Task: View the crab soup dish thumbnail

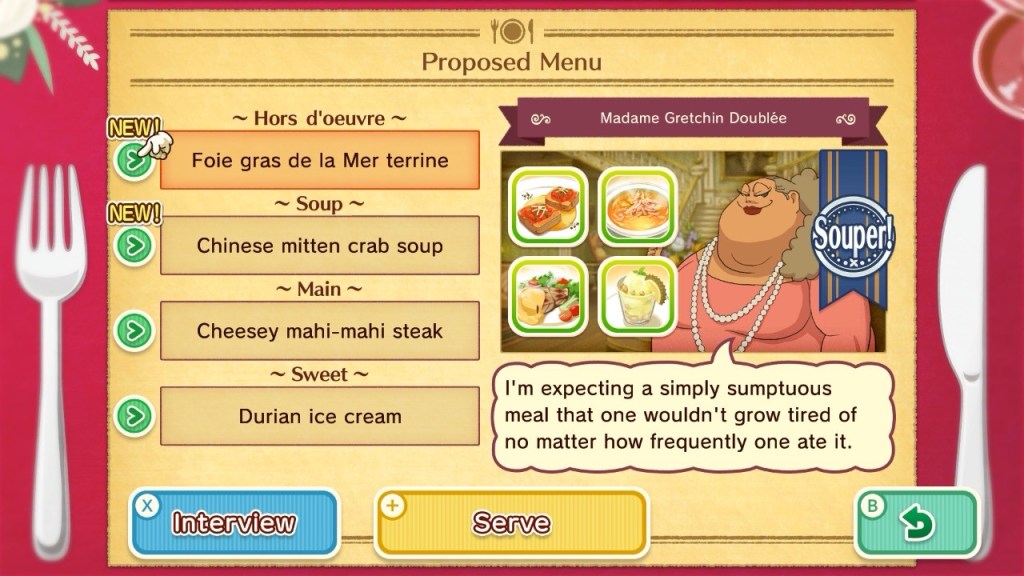Action: (x=636, y=205)
